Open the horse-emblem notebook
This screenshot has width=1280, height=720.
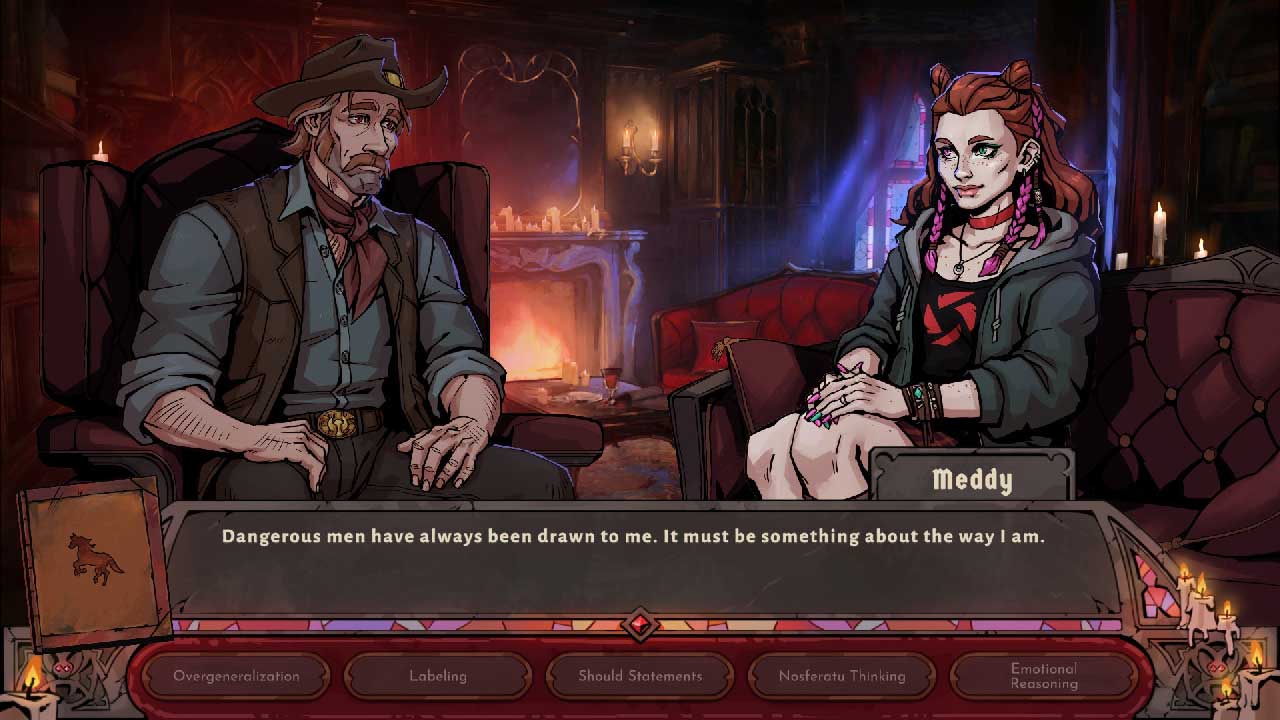tap(94, 559)
